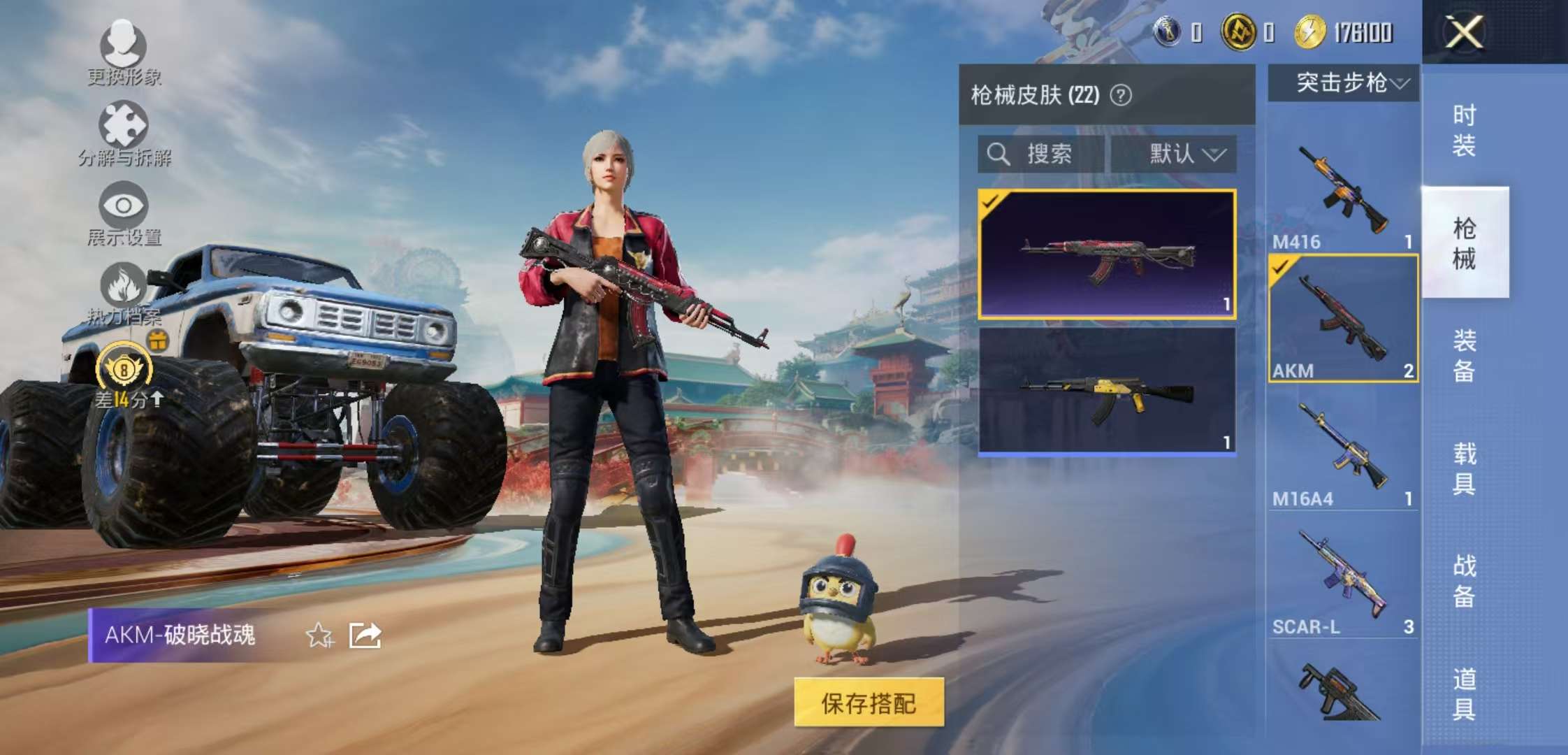Click the gold medal currency icon
Image resolution: width=1568 pixels, height=755 pixels.
[x=1241, y=31]
